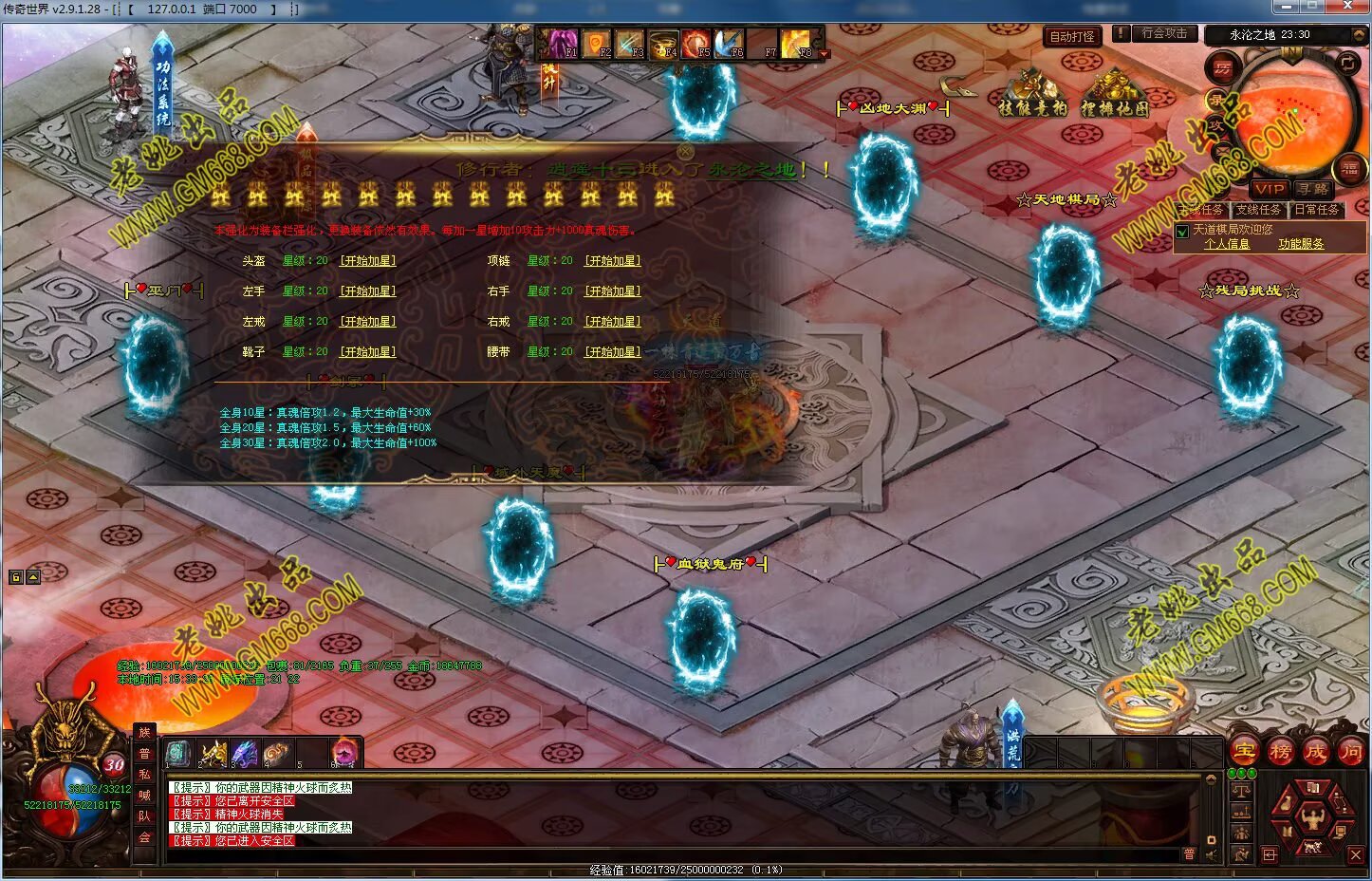
Task: Start adding stars to 腰带 belt
Action: [x=613, y=352]
